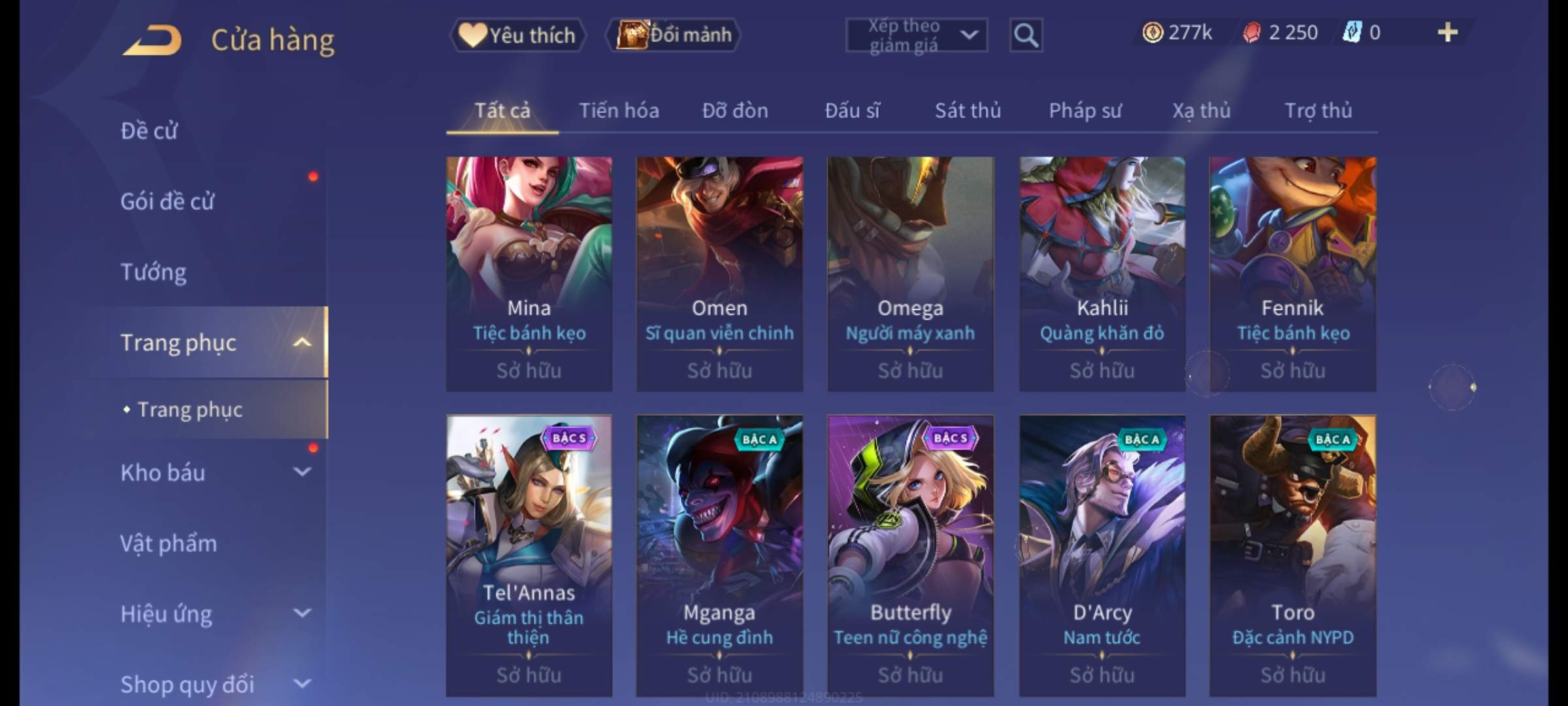Choose the Butterfly Teen nữ công nghệ skin
The width and height of the screenshot is (1568, 706).
[x=910, y=554]
